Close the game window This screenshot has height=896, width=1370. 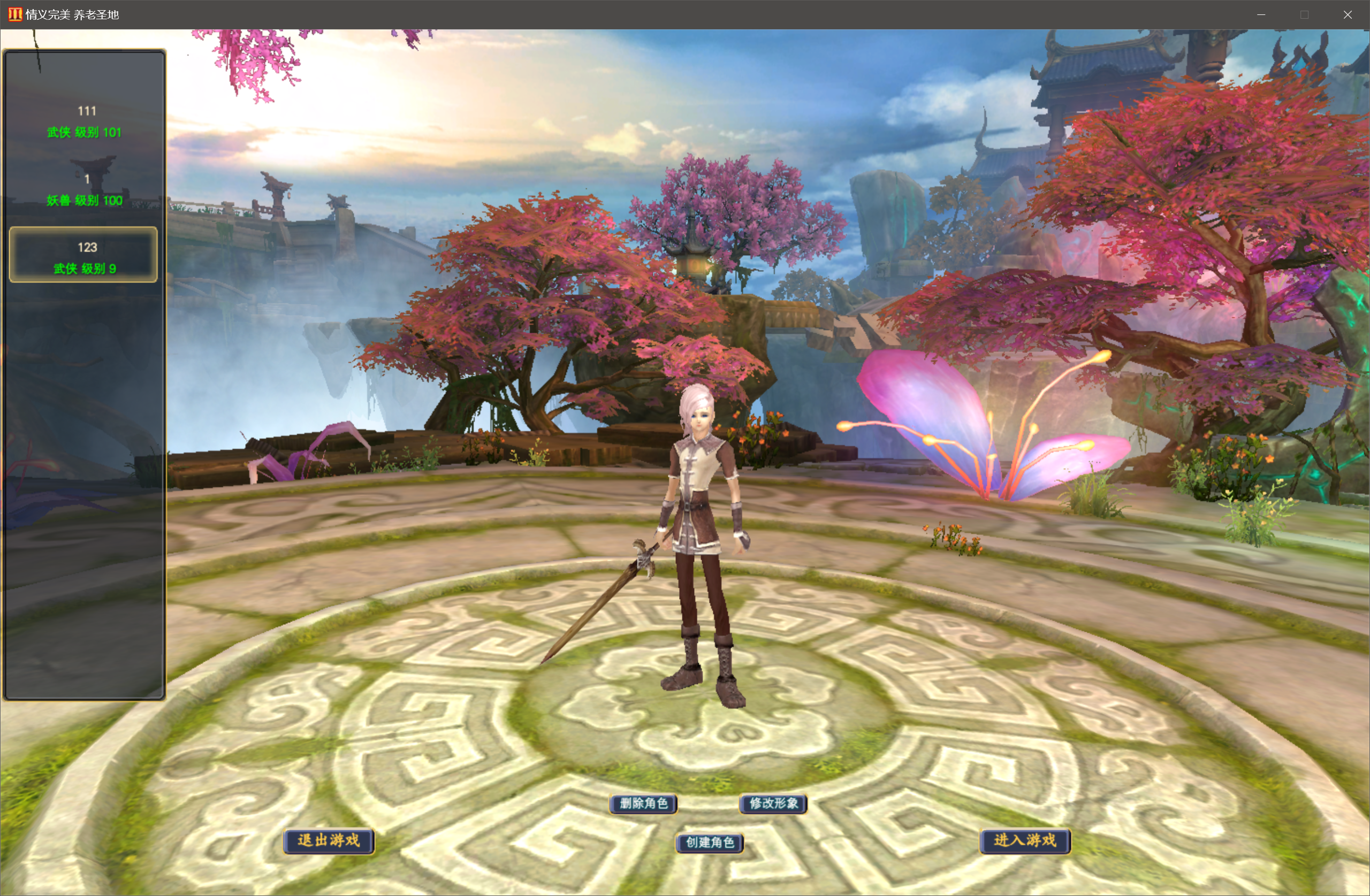pyautogui.click(x=1347, y=15)
